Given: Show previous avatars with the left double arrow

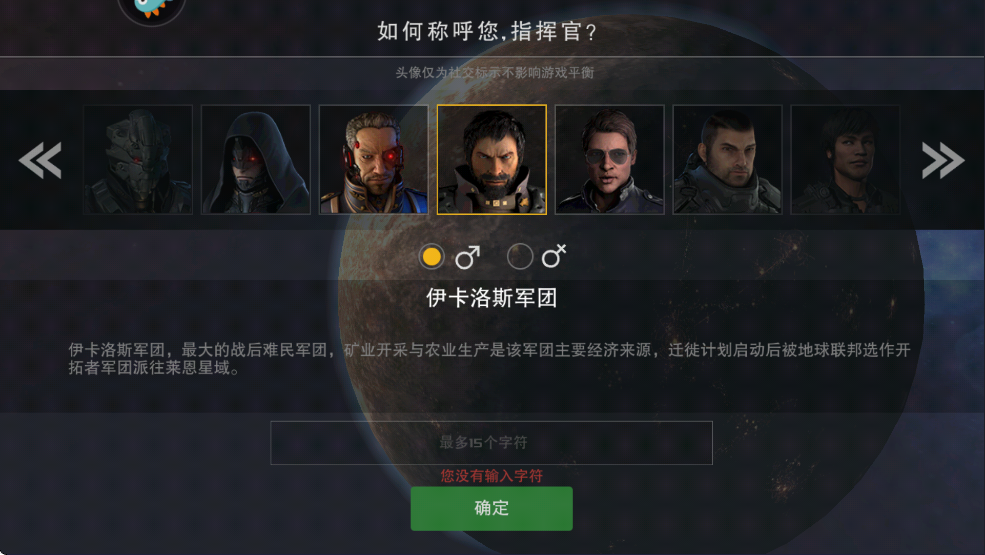Looking at the screenshot, I should 41,160.
